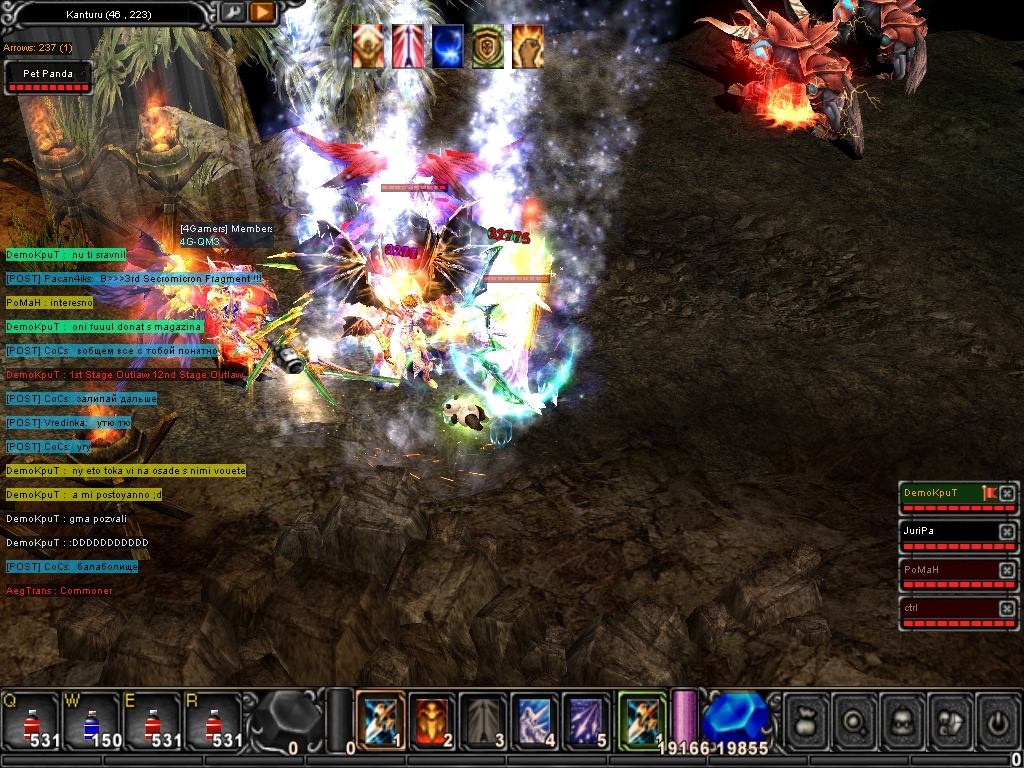This screenshot has width=1024, height=768.
Task: Use the W blue mana potion slot
Action: (91, 720)
